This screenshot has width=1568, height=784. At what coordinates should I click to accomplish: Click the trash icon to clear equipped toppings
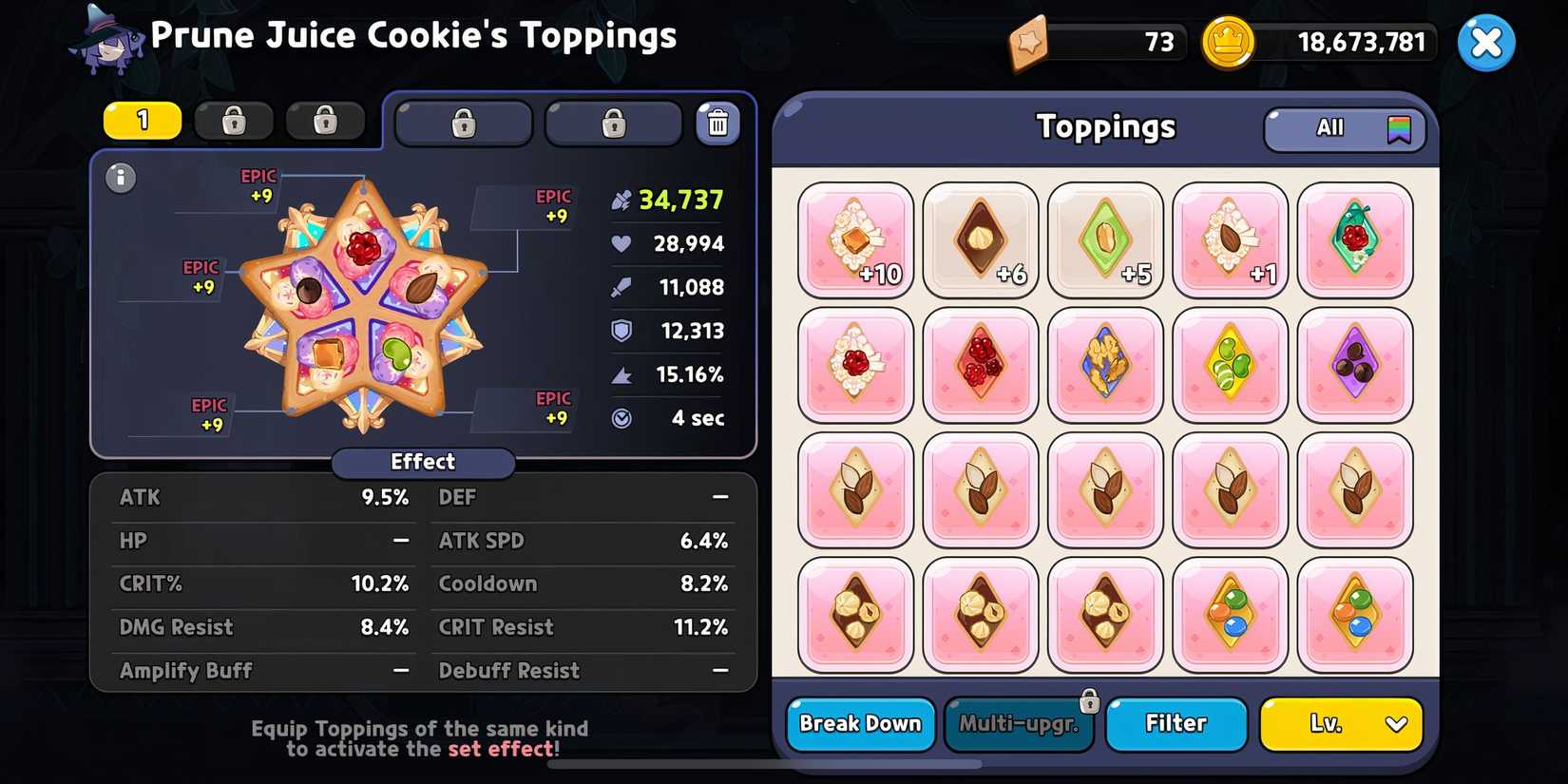coord(717,122)
